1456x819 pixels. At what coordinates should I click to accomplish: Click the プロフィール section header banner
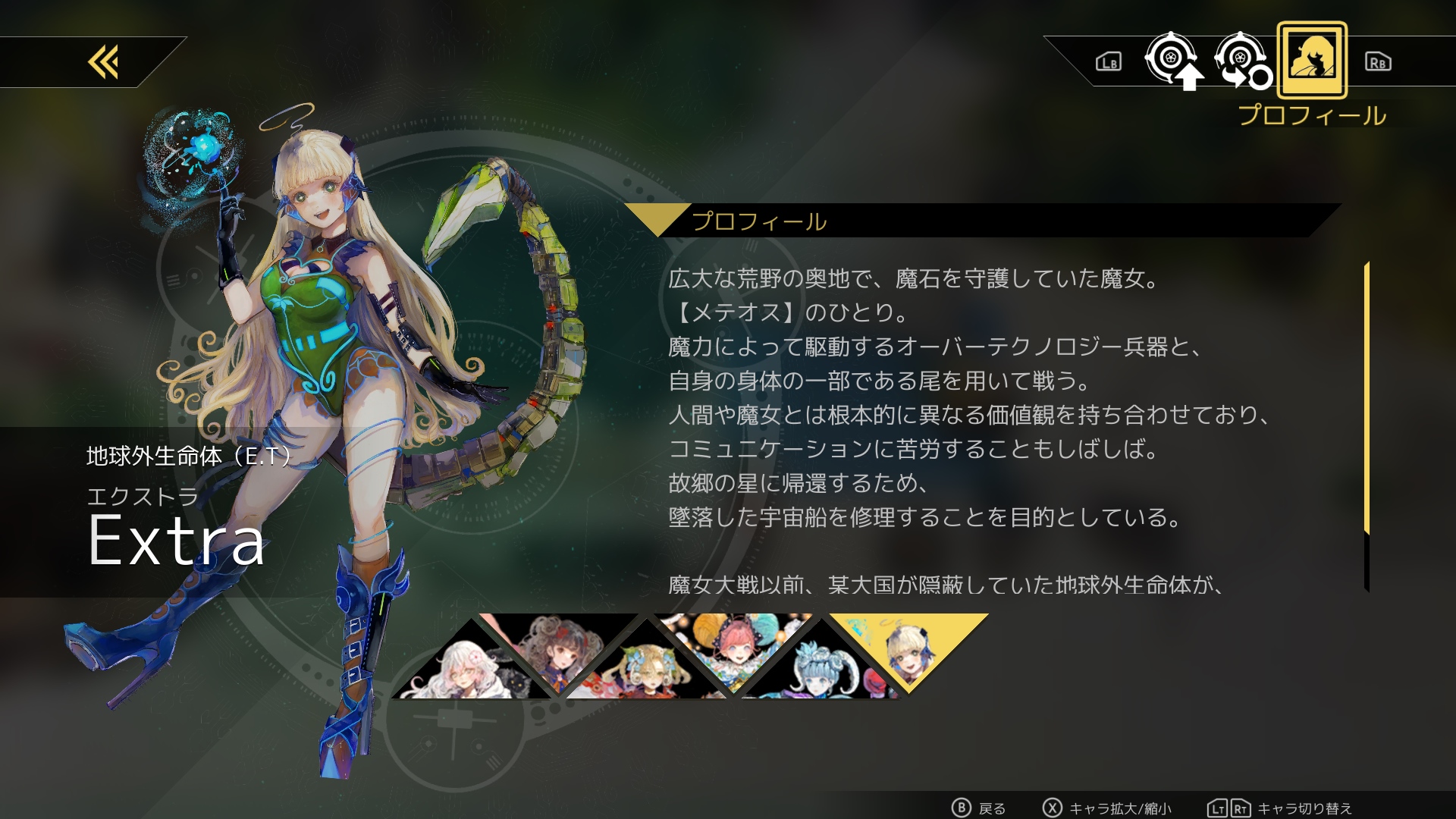pos(758,222)
